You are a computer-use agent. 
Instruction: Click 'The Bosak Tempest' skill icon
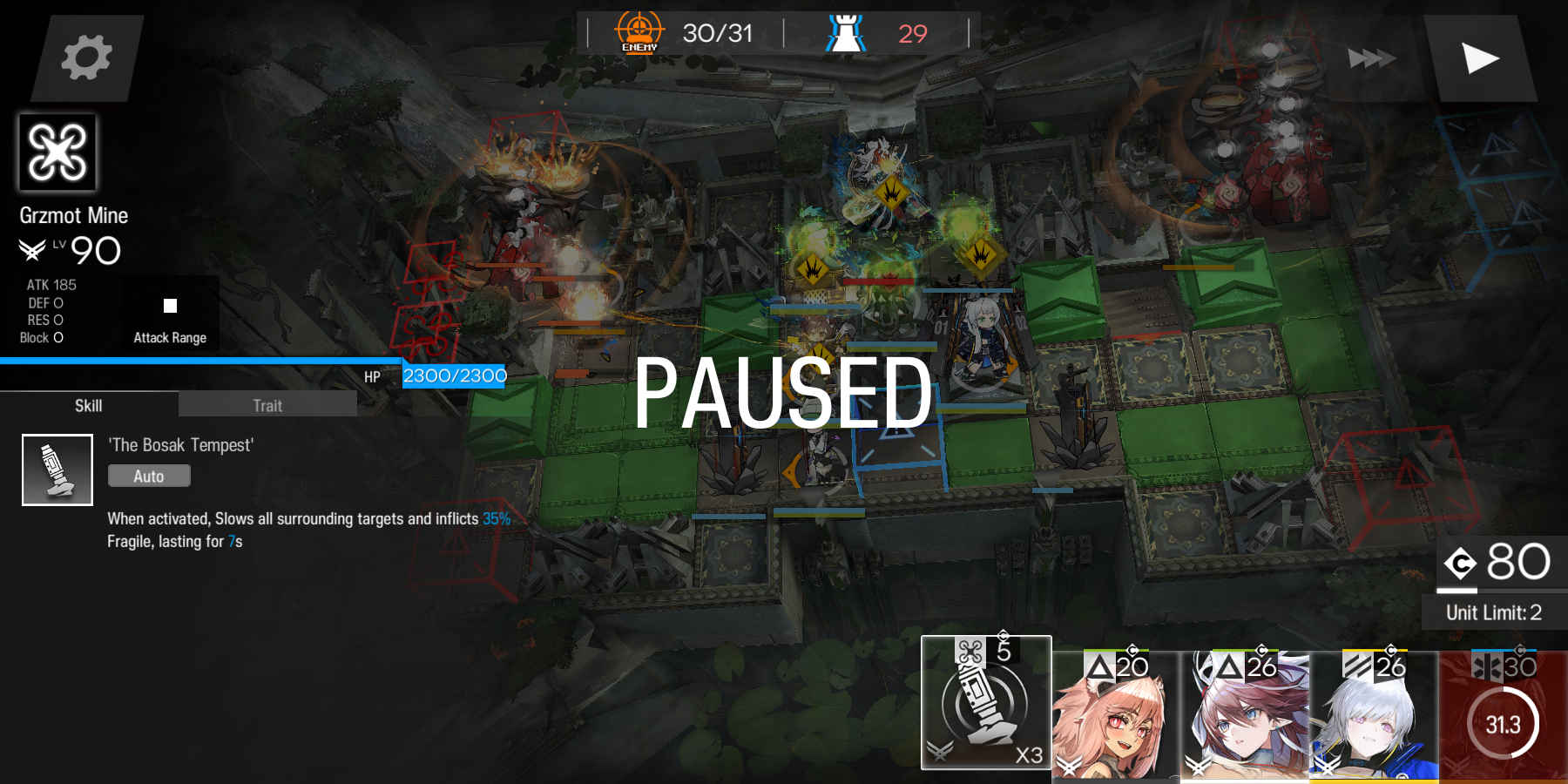point(57,470)
